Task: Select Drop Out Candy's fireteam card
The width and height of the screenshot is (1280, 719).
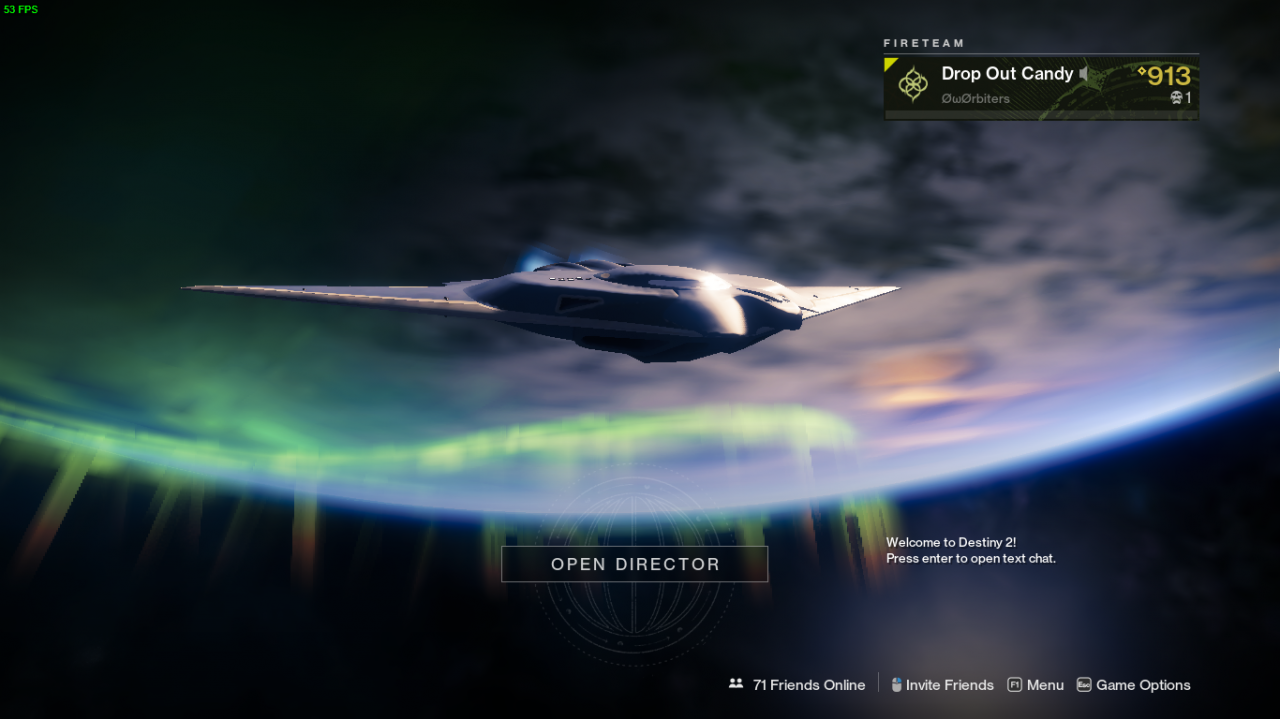Action: (1040, 86)
